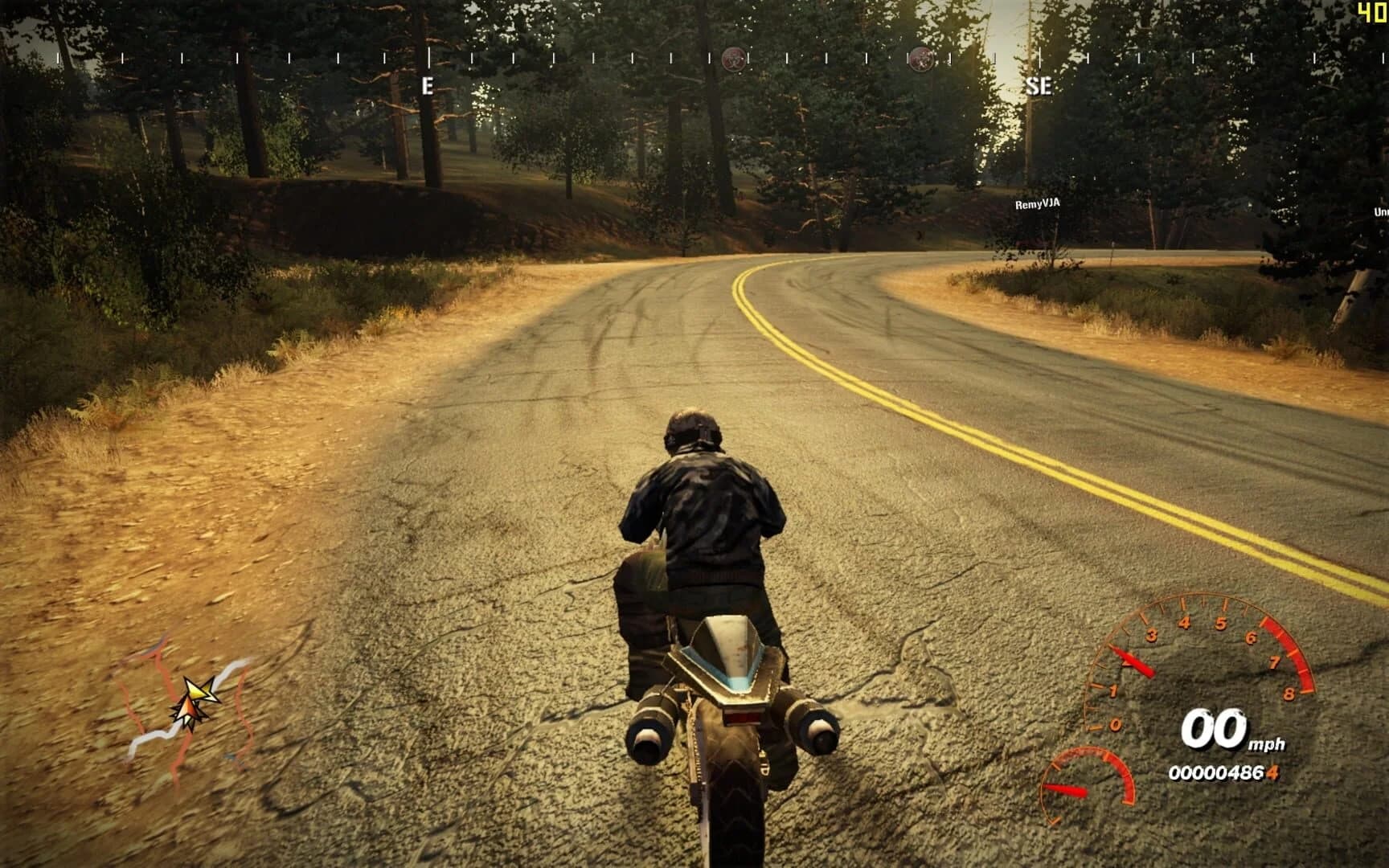Click the red fuel gauge needle

click(1064, 788)
